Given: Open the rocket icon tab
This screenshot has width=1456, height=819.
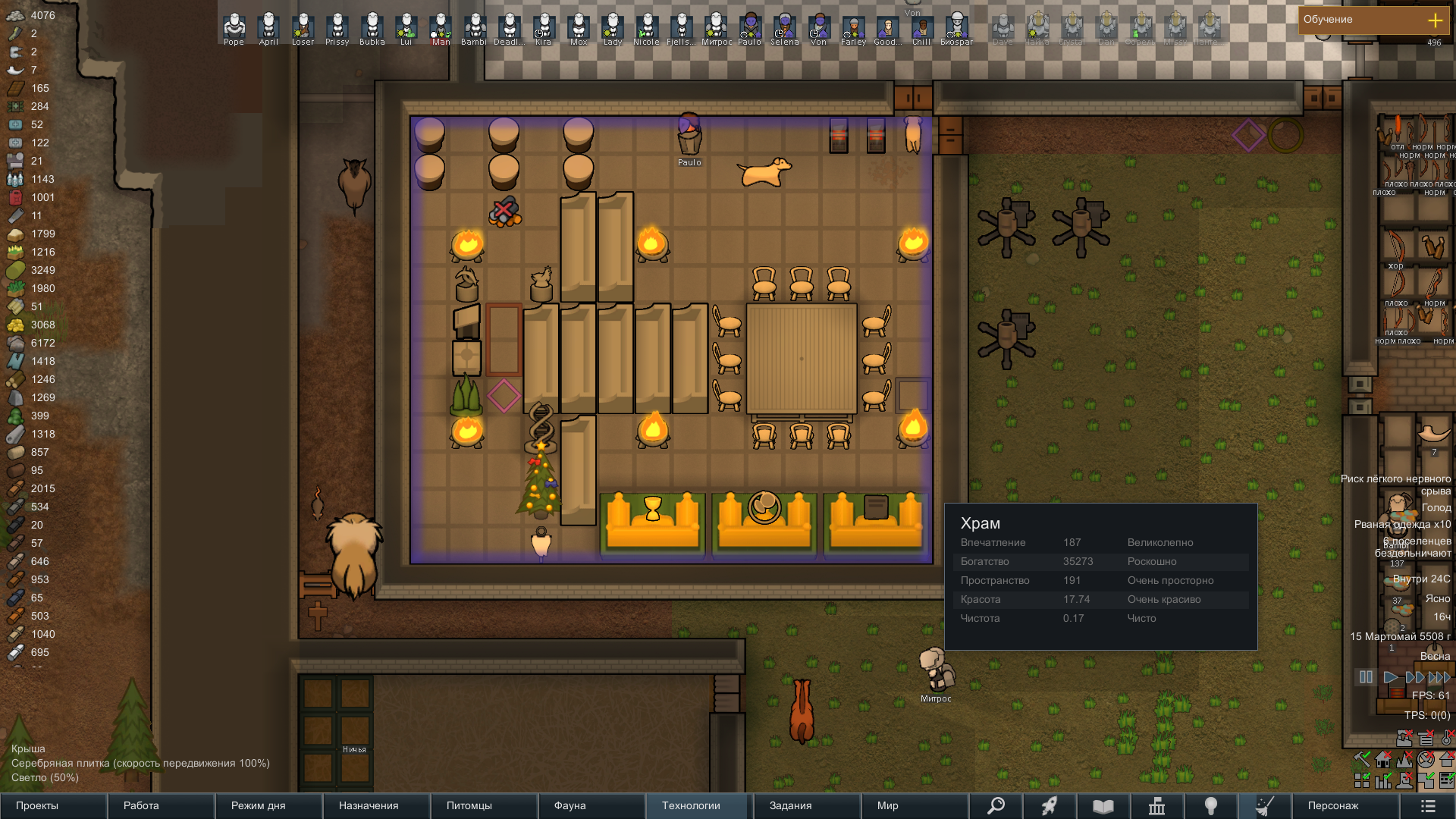Looking at the screenshot, I should coord(1050,805).
